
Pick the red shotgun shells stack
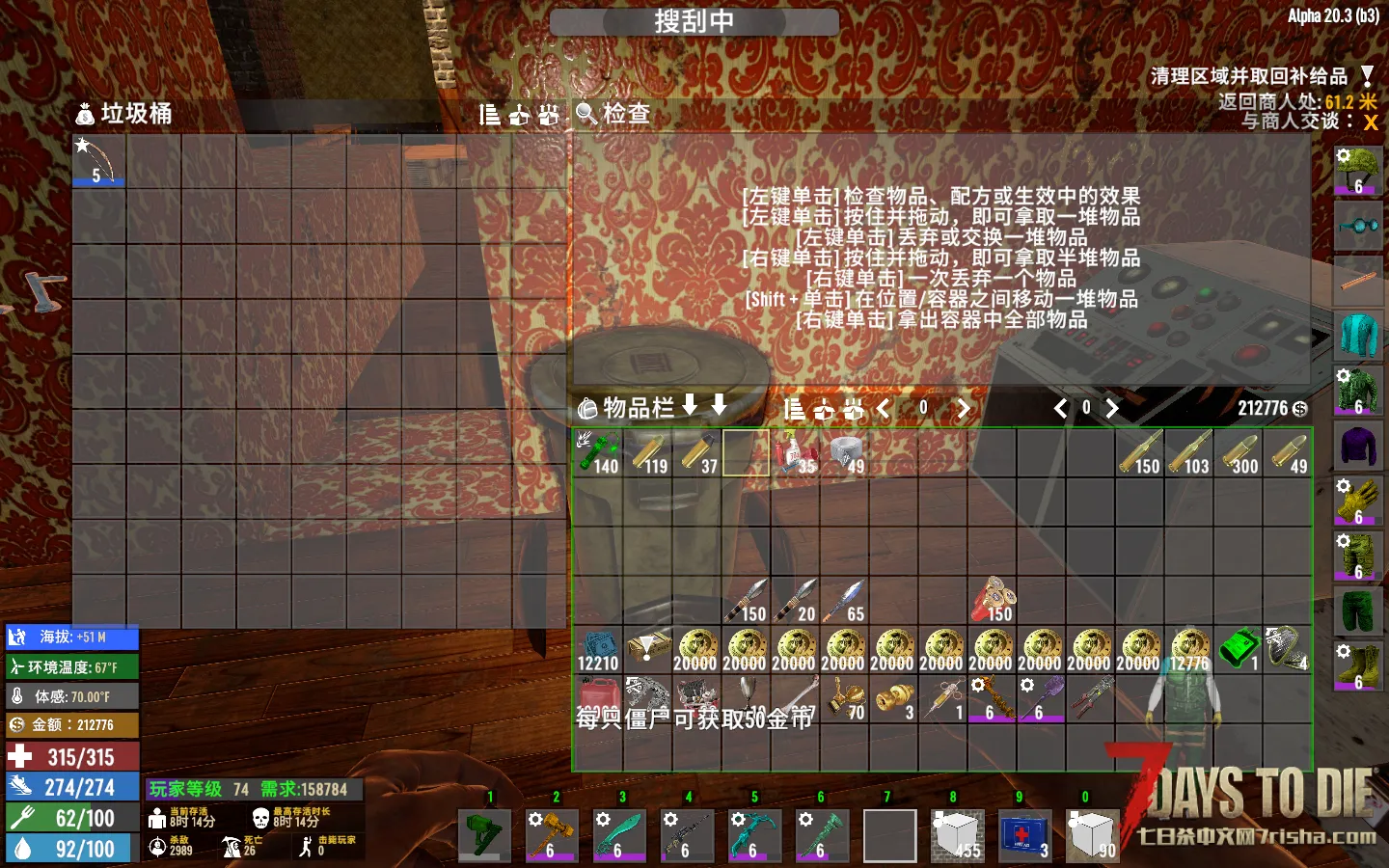pos(994,600)
